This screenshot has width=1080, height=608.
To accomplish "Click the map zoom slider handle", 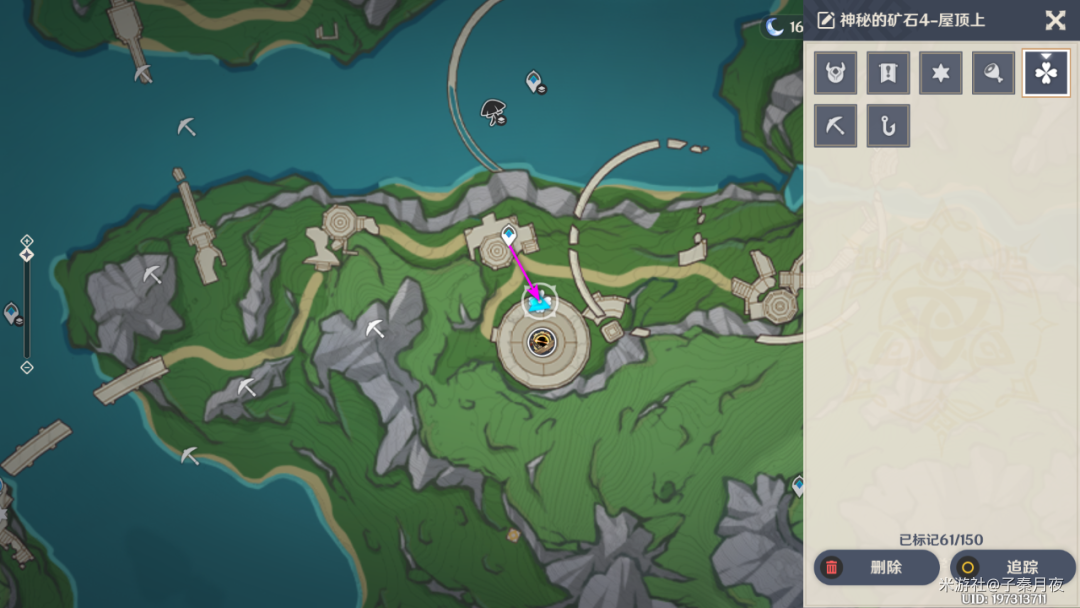I will point(27,255).
